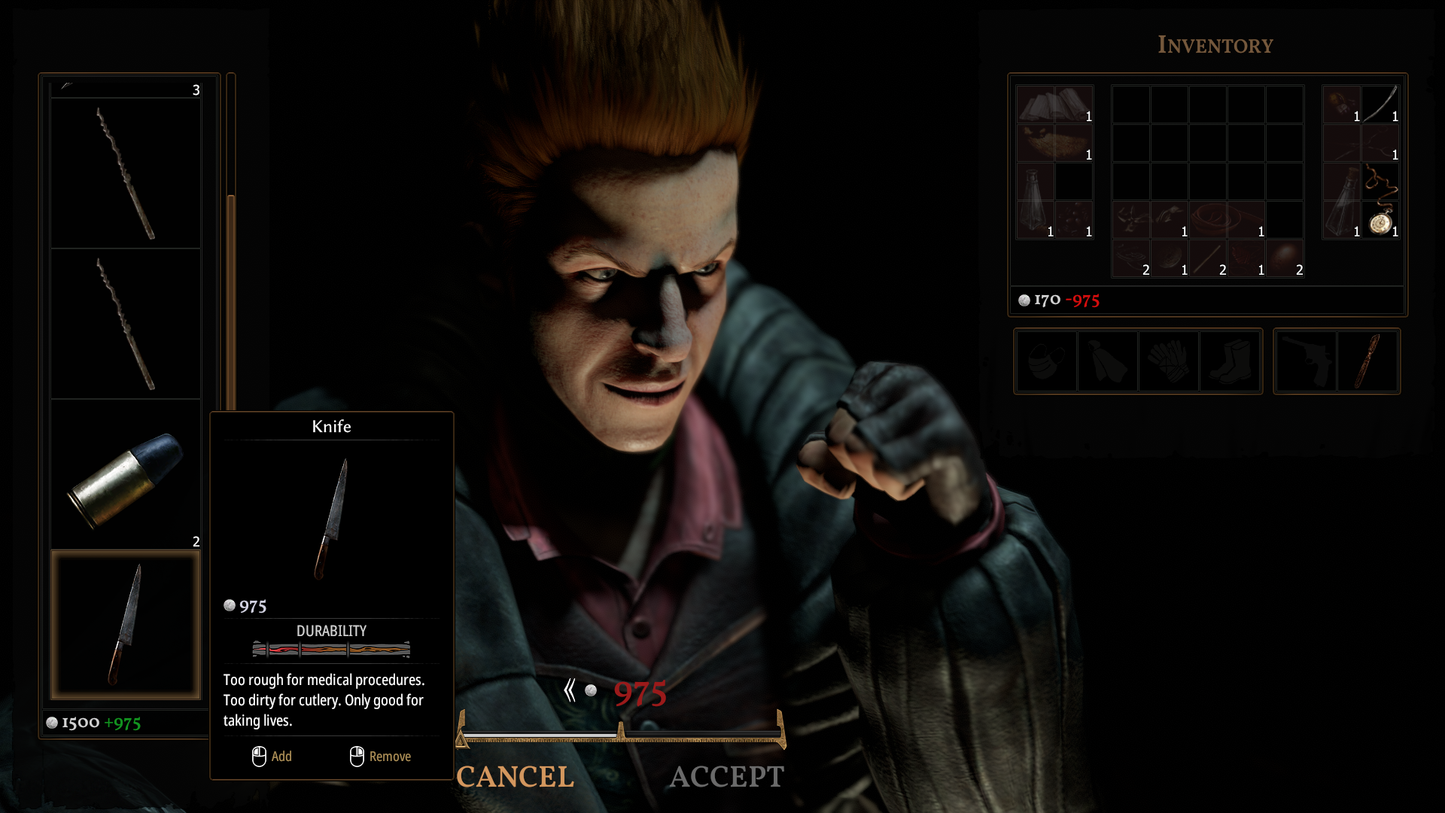
Task: Click the coin icon beside the 170 total
Action: [x=1023, y=299]
